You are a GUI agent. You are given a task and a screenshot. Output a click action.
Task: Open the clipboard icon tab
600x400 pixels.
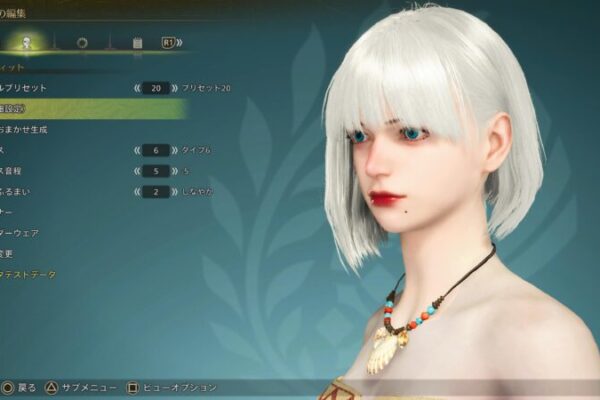137,43
